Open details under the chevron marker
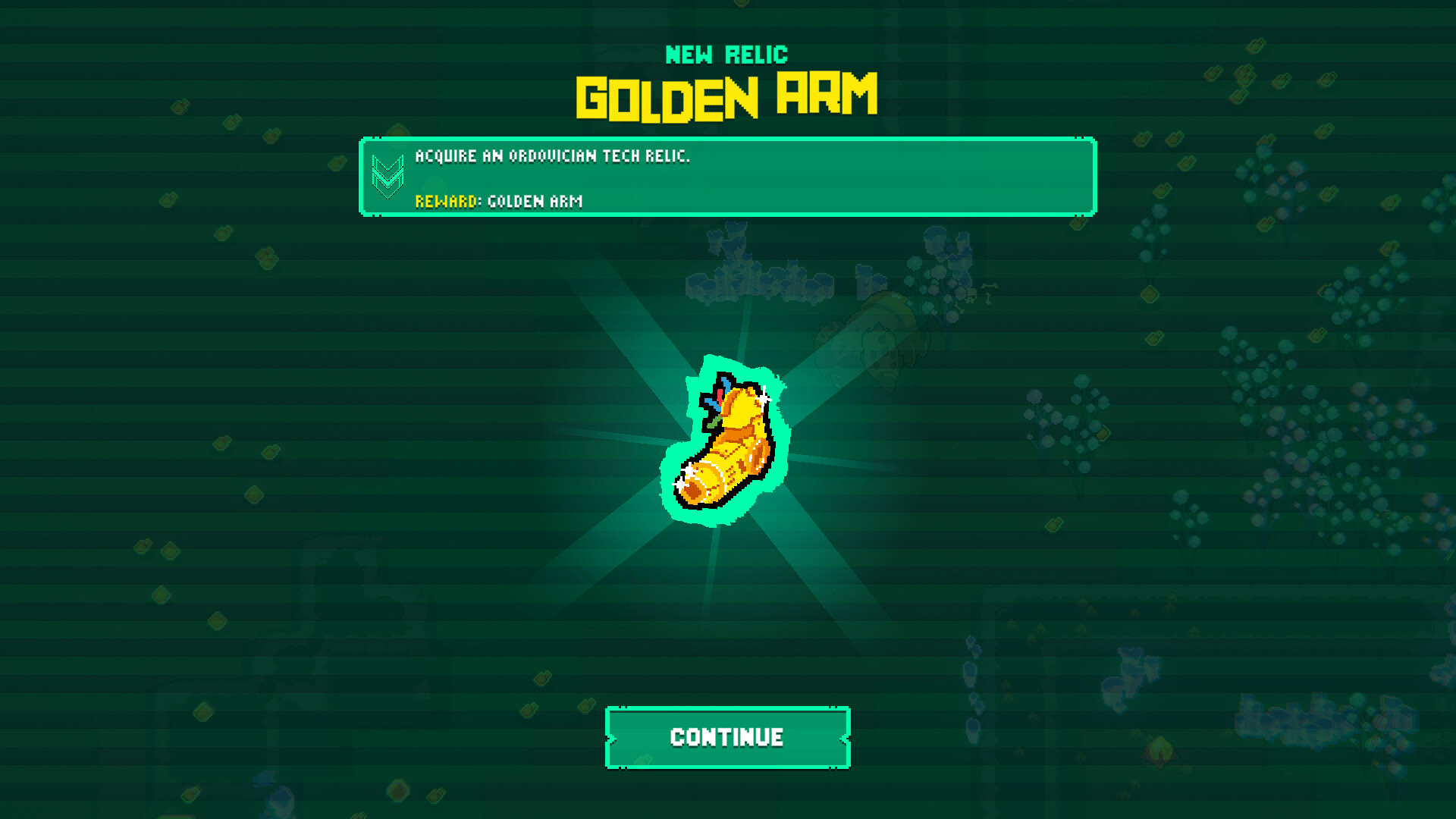Image resolution: width=1456 pixels, height=819 pixels. [389, 177]
